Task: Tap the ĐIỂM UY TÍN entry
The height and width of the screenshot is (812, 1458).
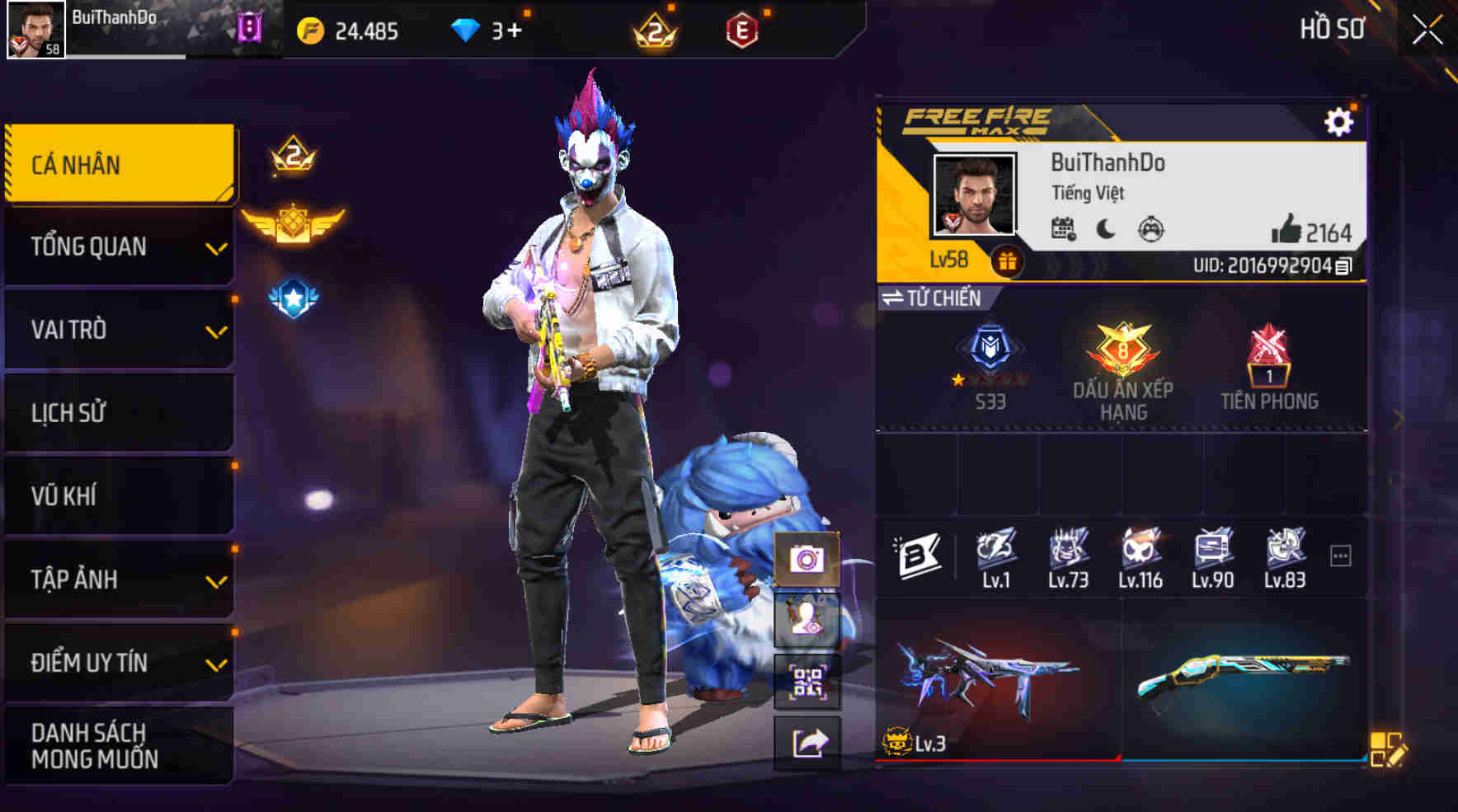Action: pyautogui.click(x=120, y=660)
